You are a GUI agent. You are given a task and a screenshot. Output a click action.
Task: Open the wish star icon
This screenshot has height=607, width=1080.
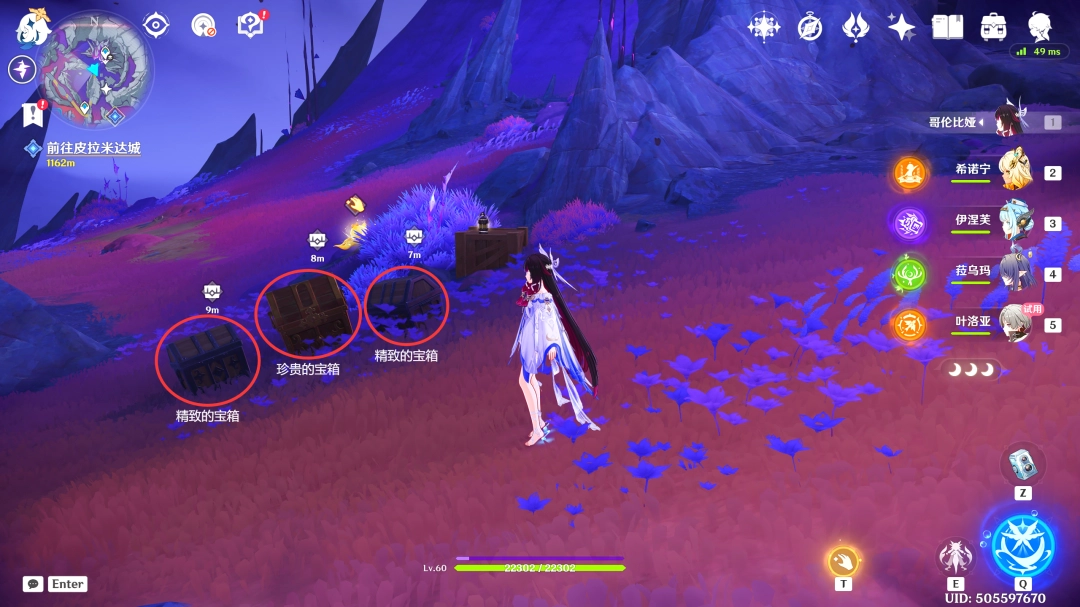coord(900,27)
